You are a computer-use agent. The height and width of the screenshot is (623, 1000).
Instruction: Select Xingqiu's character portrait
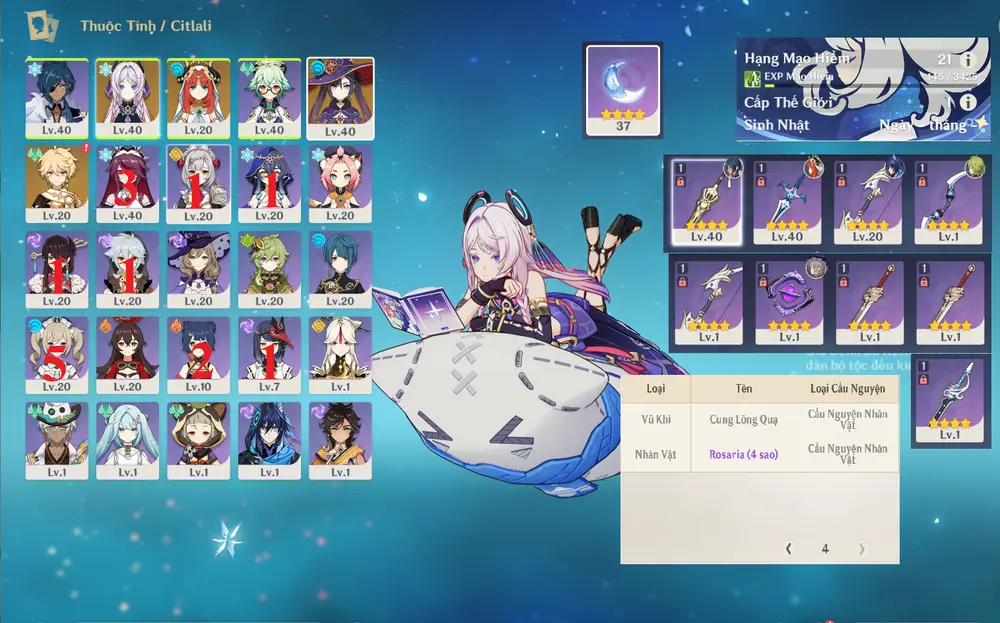340,268
